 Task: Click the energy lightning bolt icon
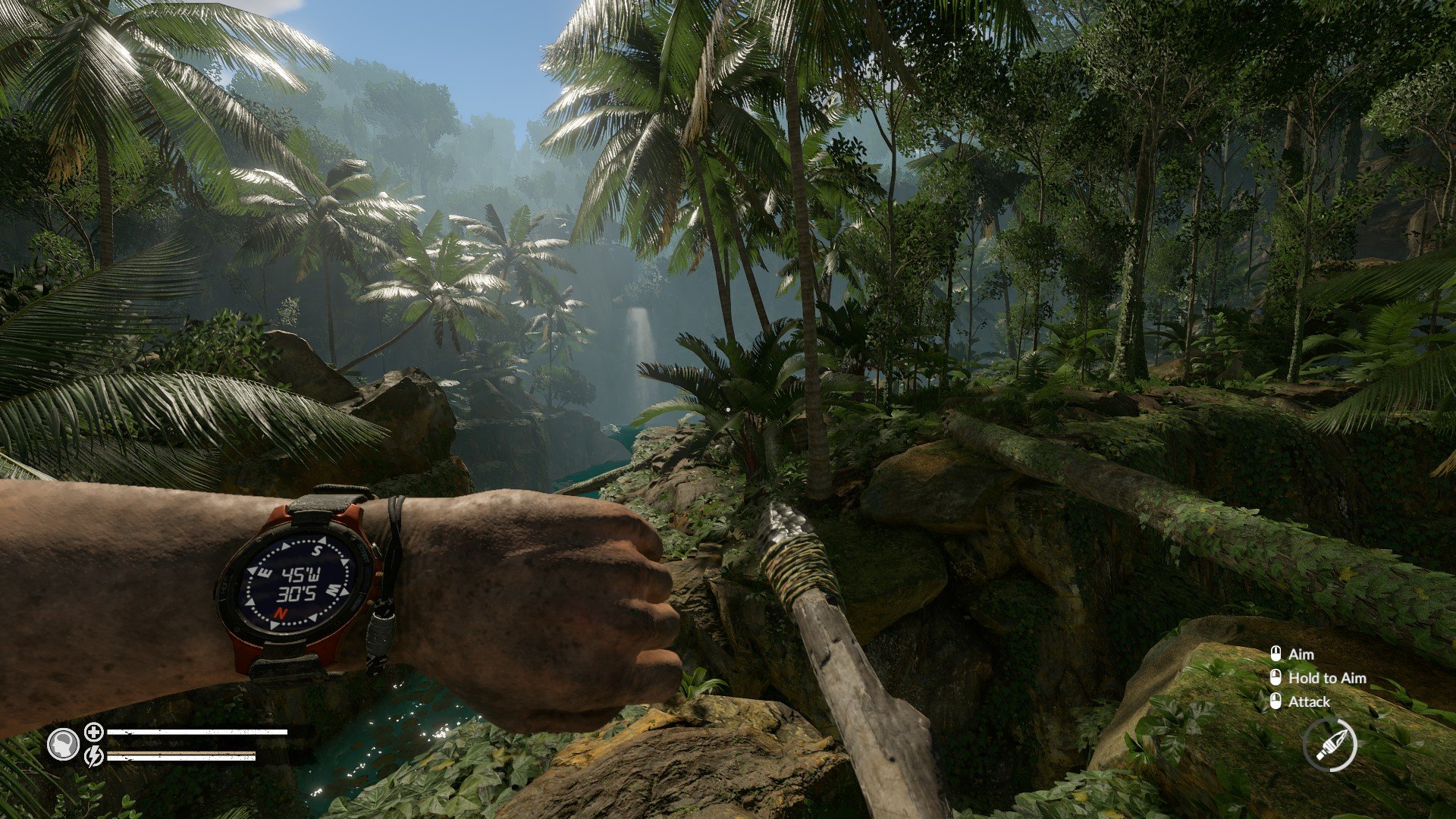coord(94,756)
